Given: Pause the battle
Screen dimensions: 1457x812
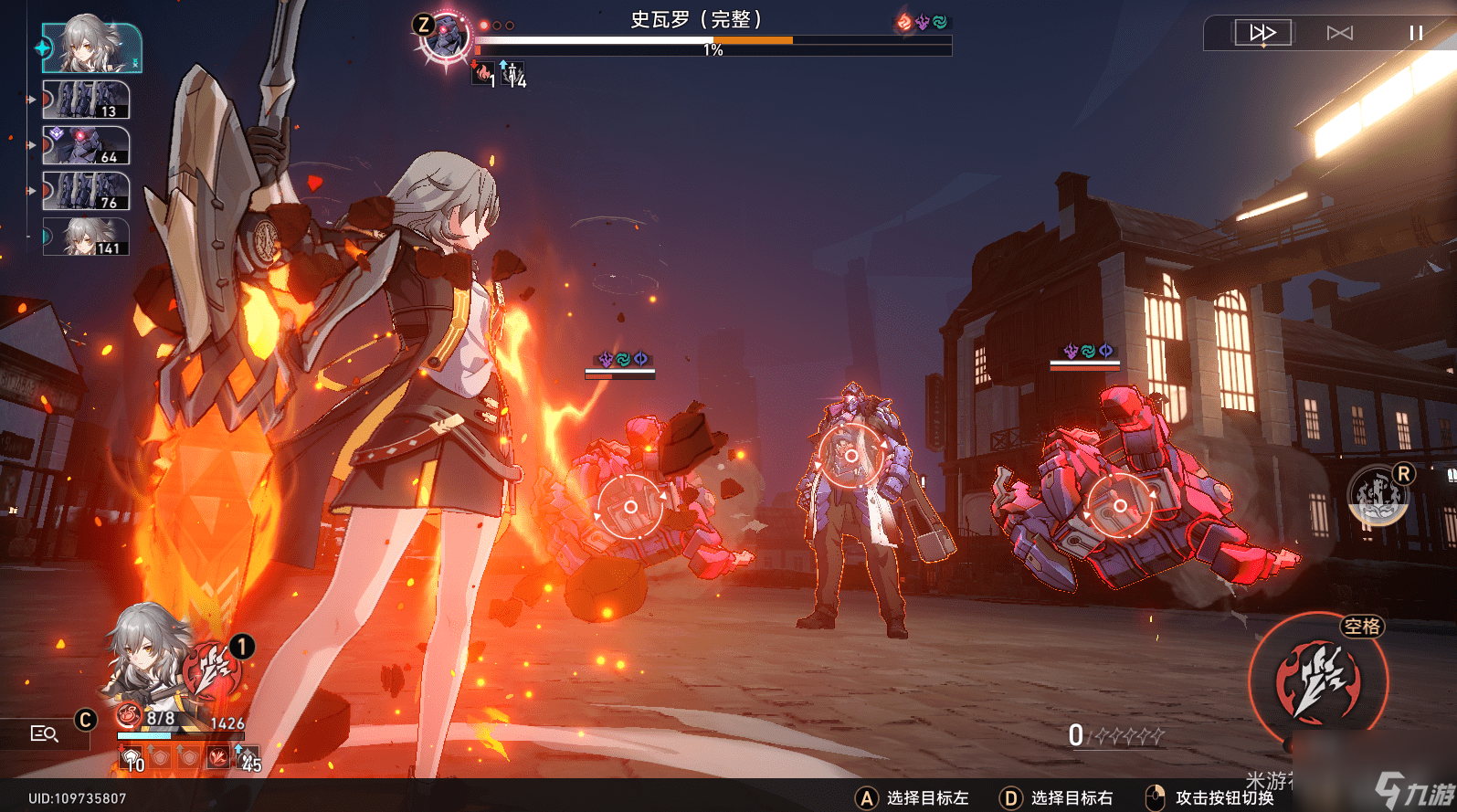Looking at the screenshot, I should click(x=1415, y=33).
